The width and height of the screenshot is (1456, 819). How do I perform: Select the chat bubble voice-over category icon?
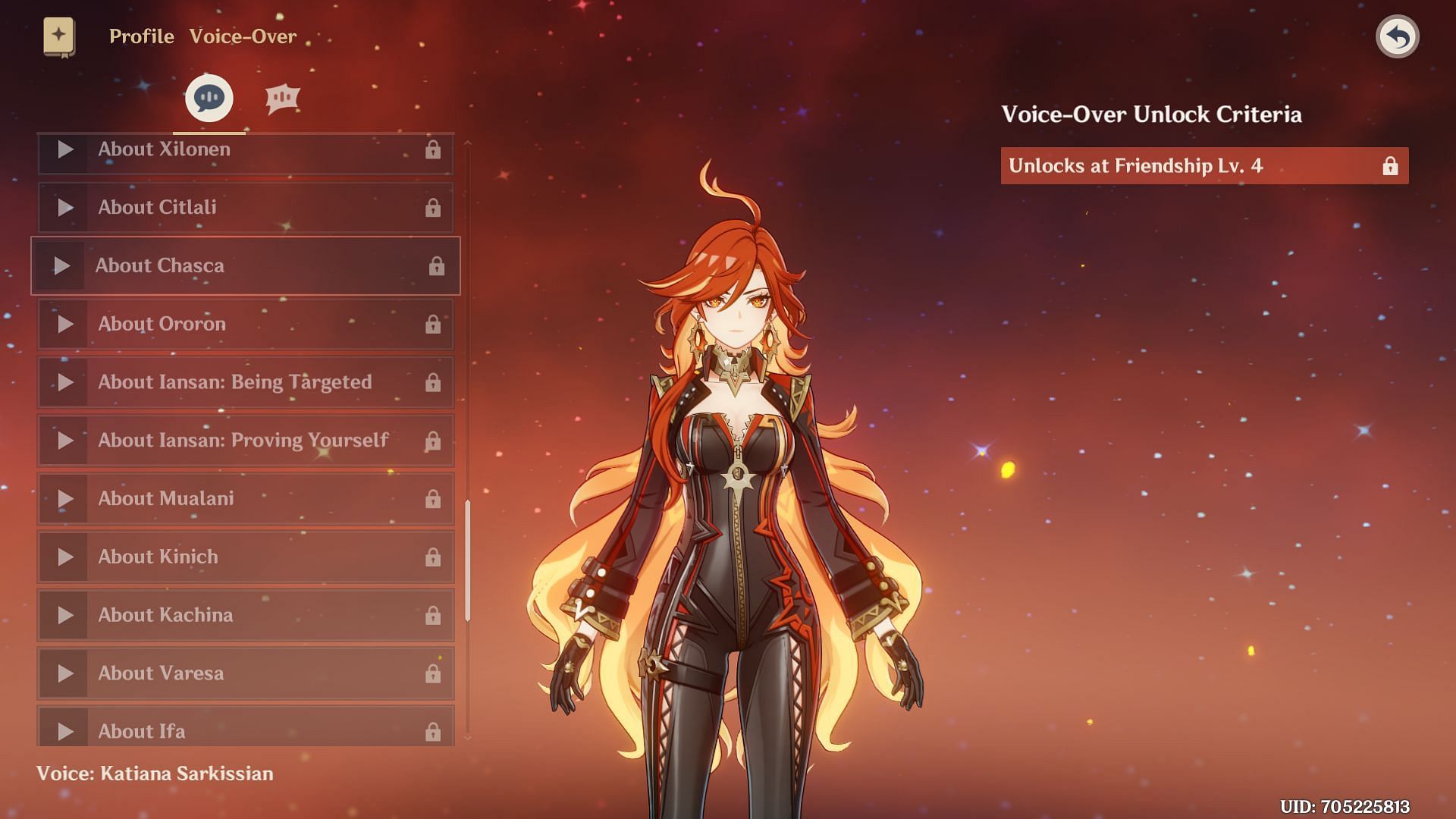pos(208,97)
